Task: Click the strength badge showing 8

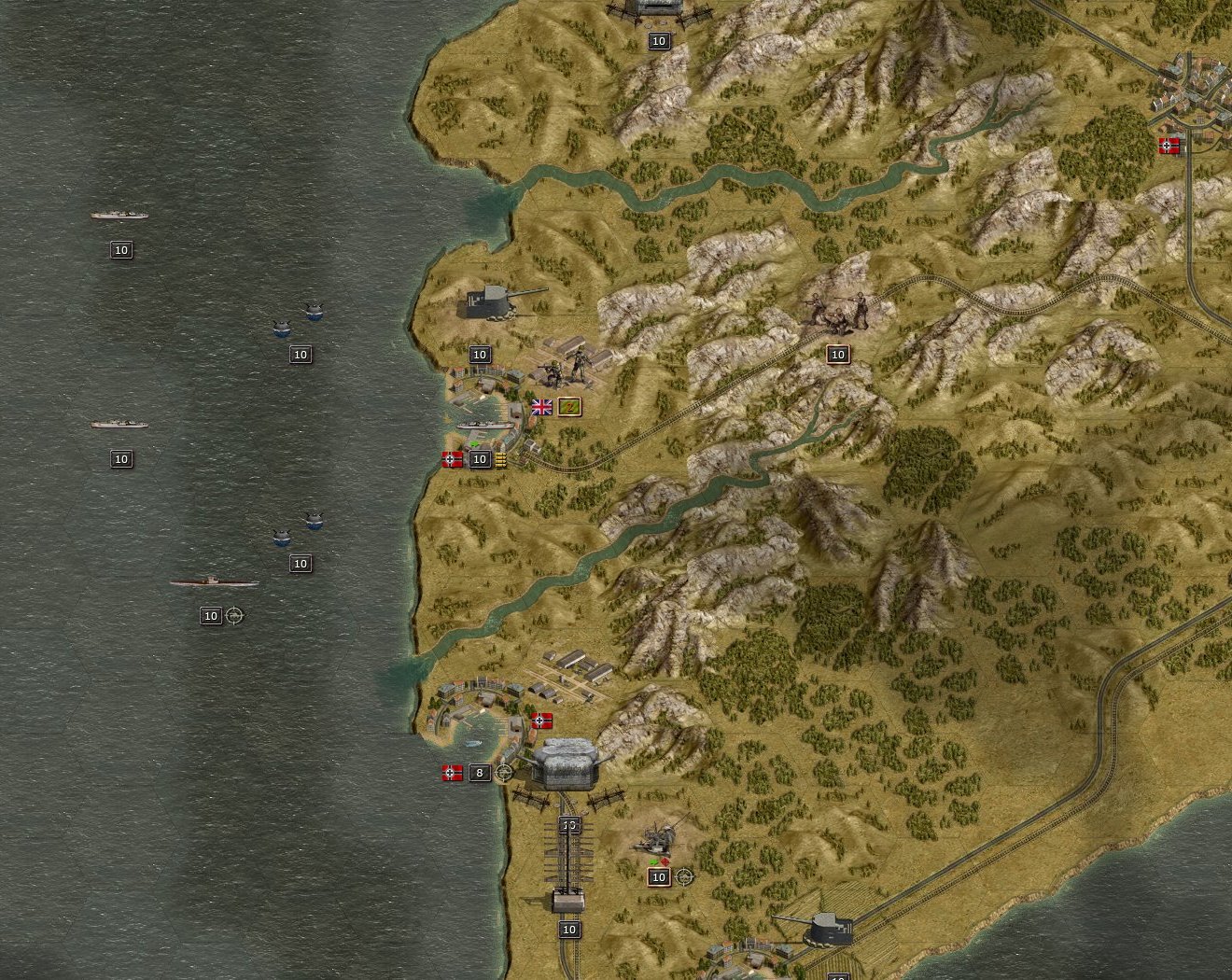Action: coord(480,773)
